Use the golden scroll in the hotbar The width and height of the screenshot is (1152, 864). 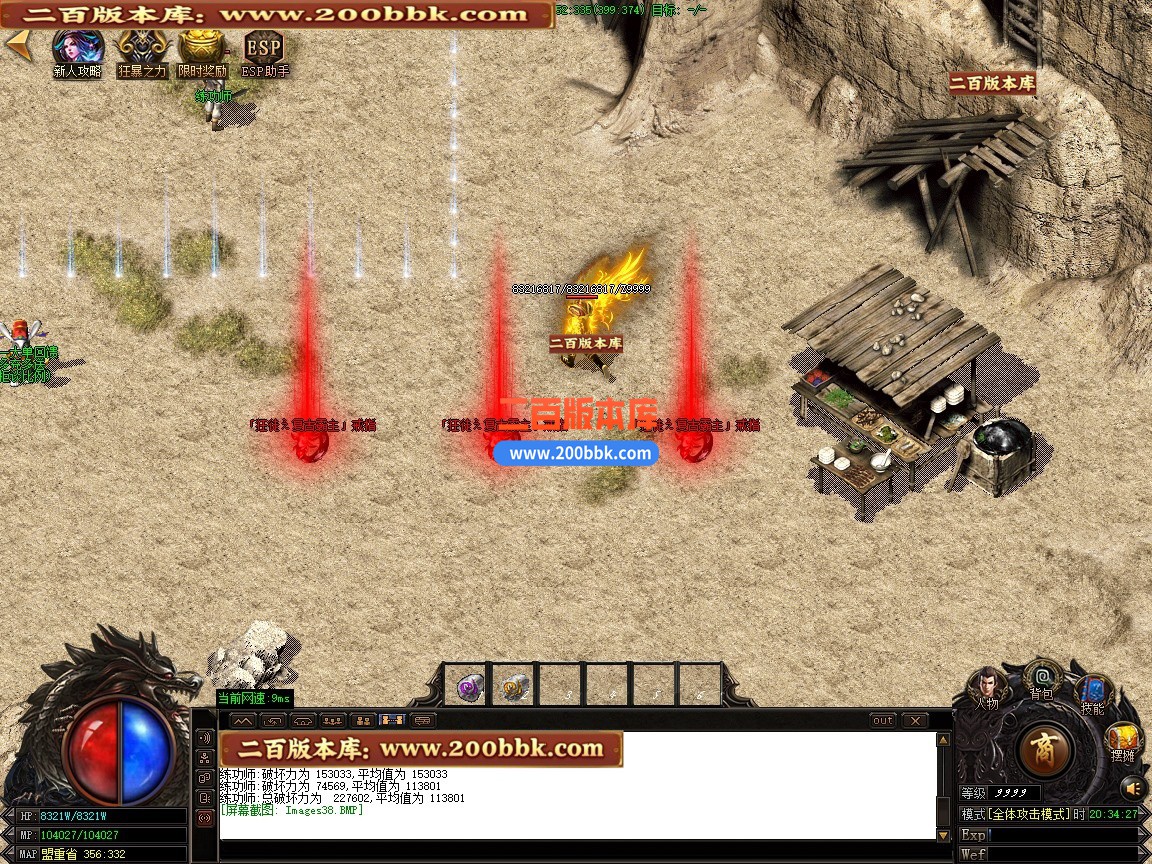coord(515,686)
